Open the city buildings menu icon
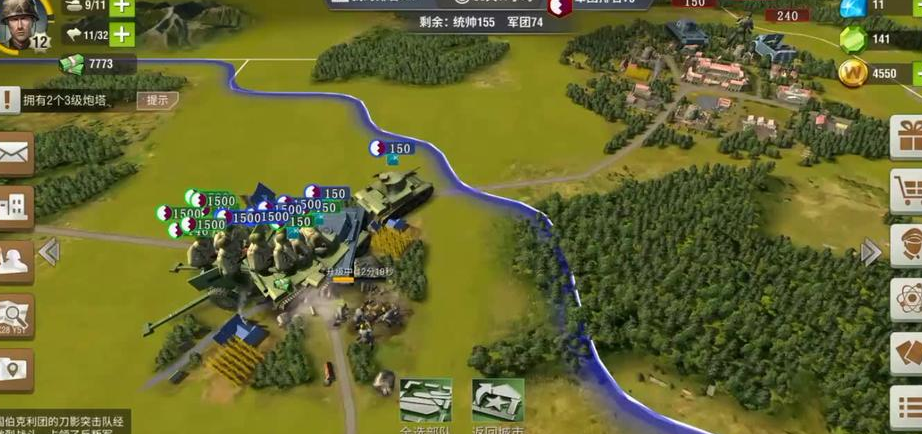Screen dimensions: 922x434 16,207
